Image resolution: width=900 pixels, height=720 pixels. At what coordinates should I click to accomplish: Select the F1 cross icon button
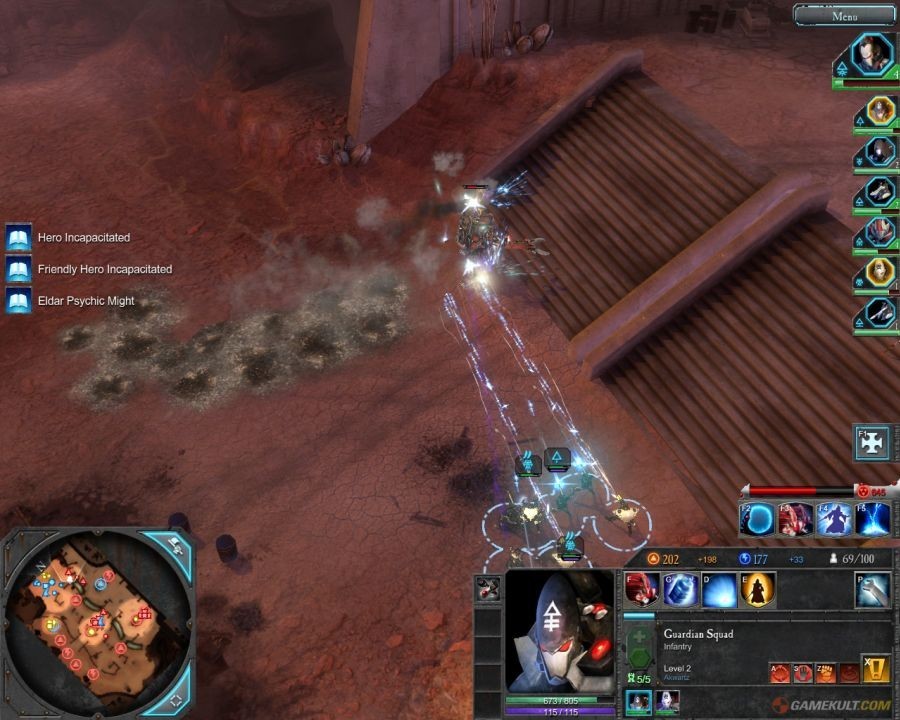tap(871, 443)
